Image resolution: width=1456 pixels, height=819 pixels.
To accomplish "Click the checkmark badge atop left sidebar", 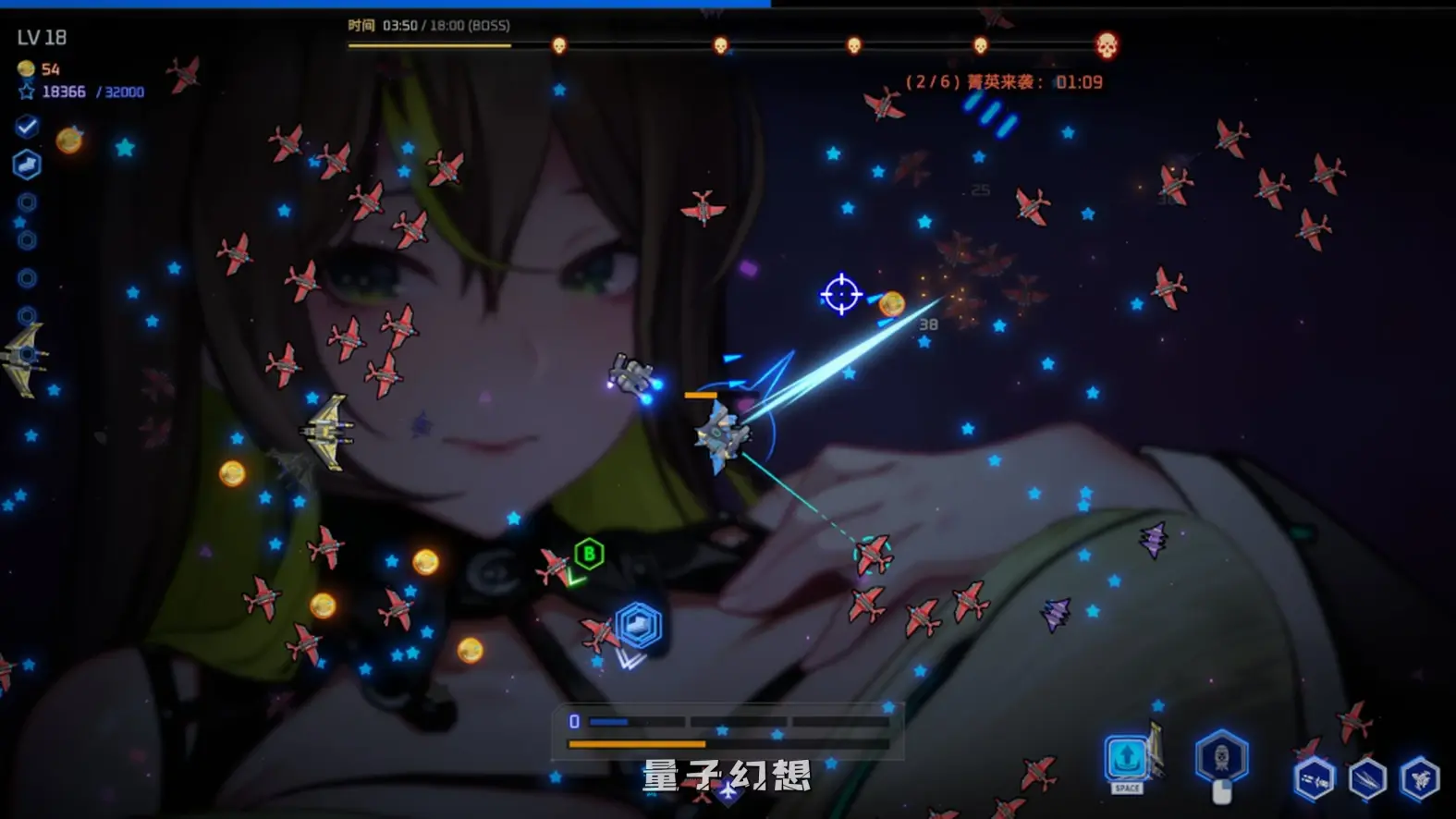I will coord(26,126).
